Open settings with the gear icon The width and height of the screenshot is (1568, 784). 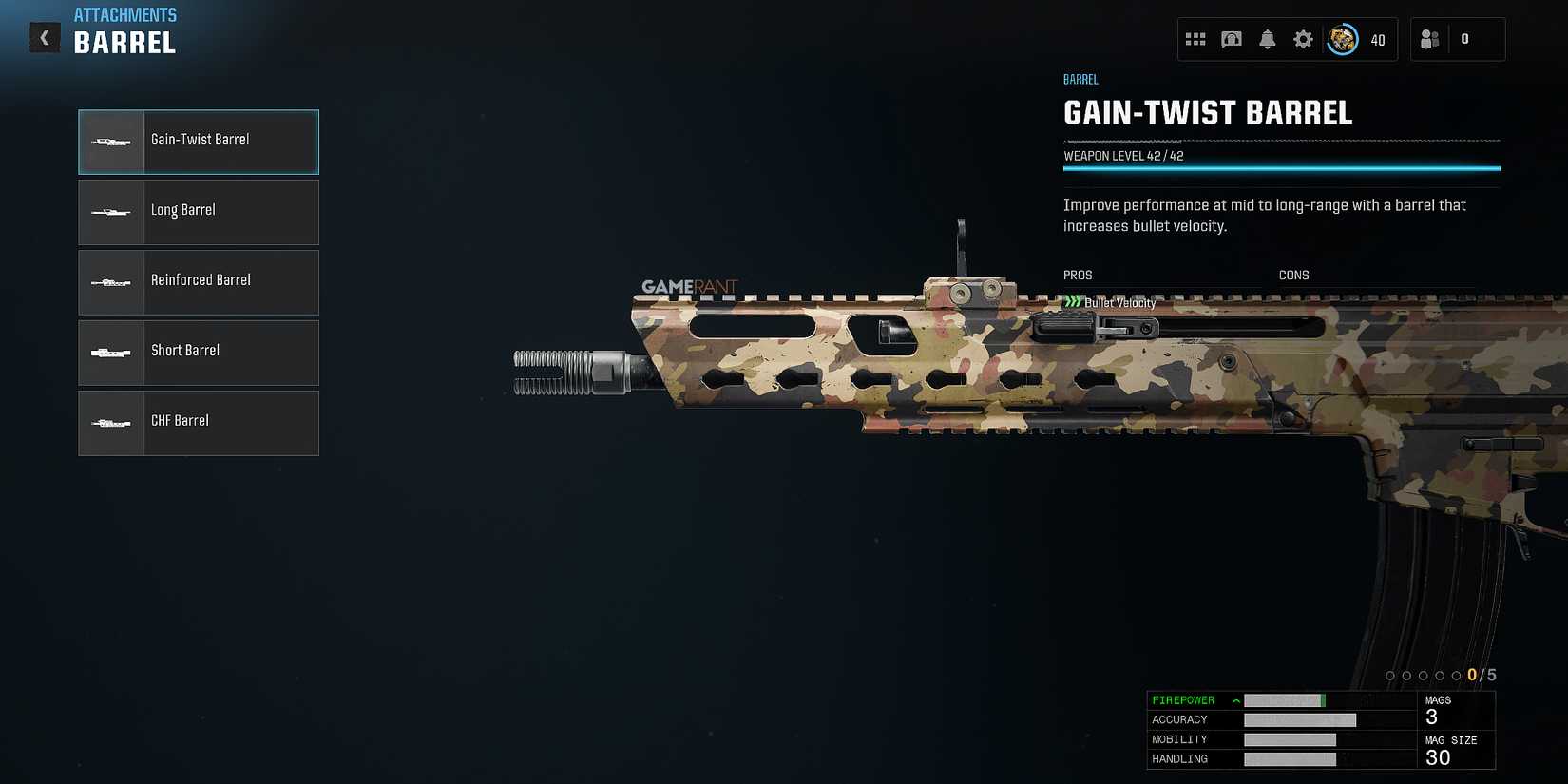[x=1303, y=39]
